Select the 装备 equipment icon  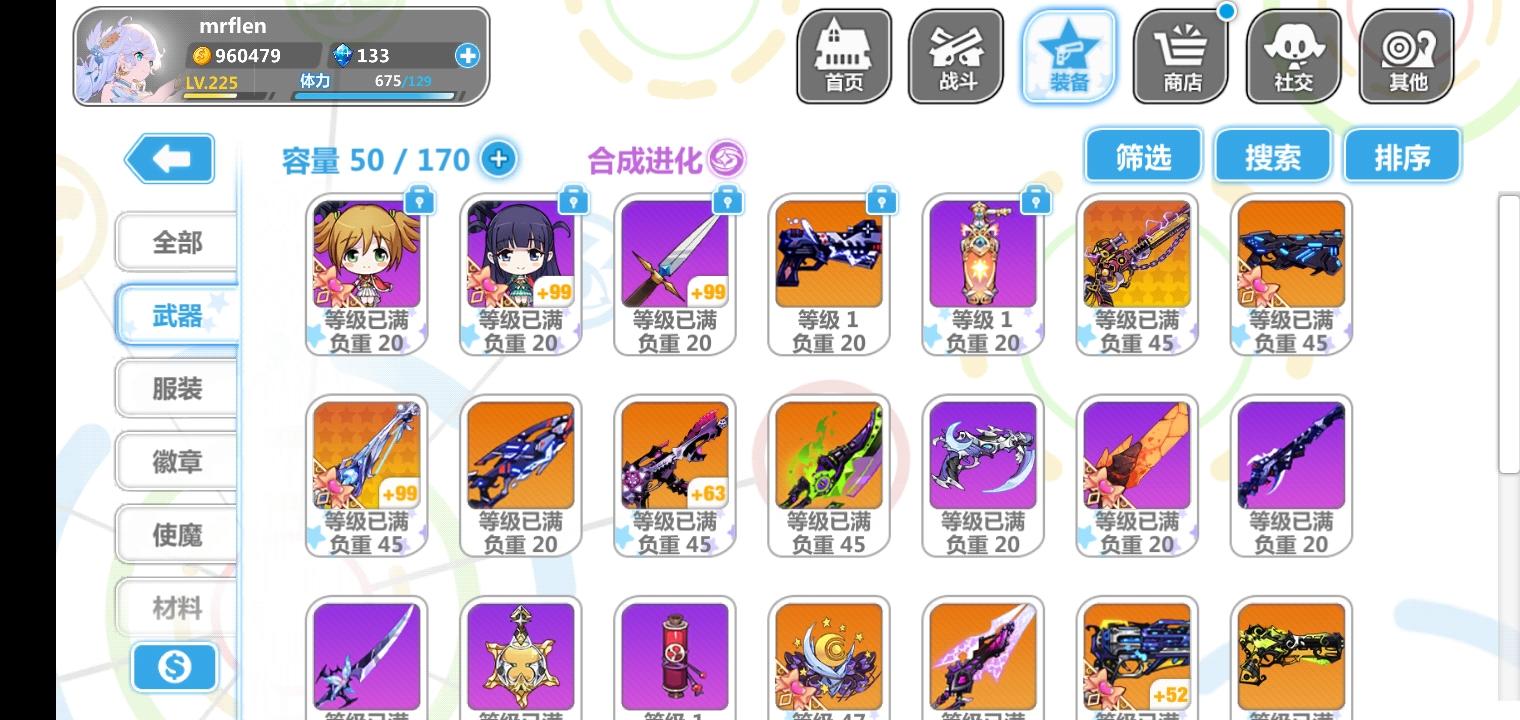1067,55
